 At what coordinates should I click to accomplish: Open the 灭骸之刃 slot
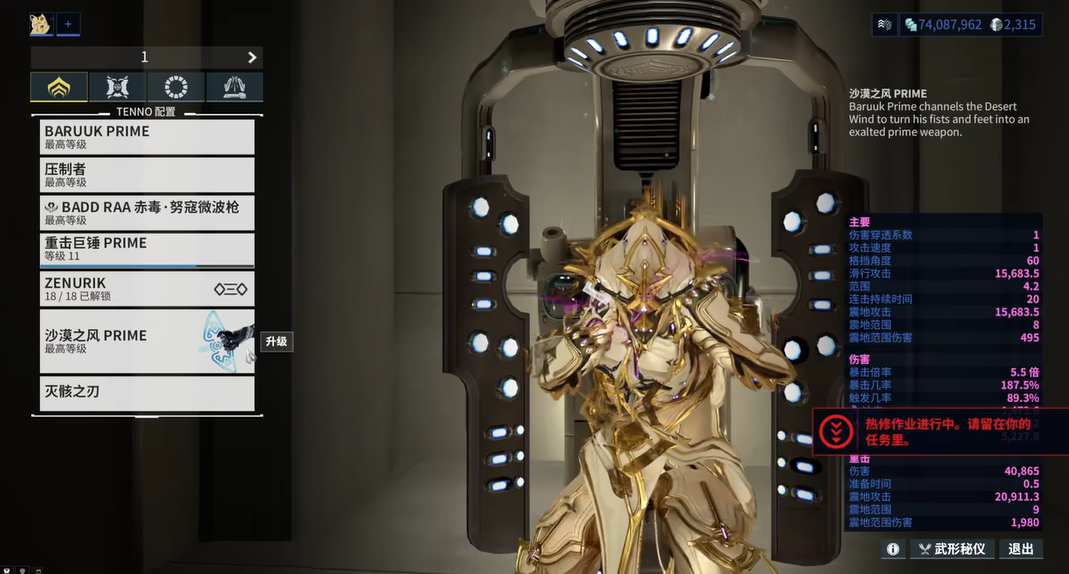(x=147, y=392)
